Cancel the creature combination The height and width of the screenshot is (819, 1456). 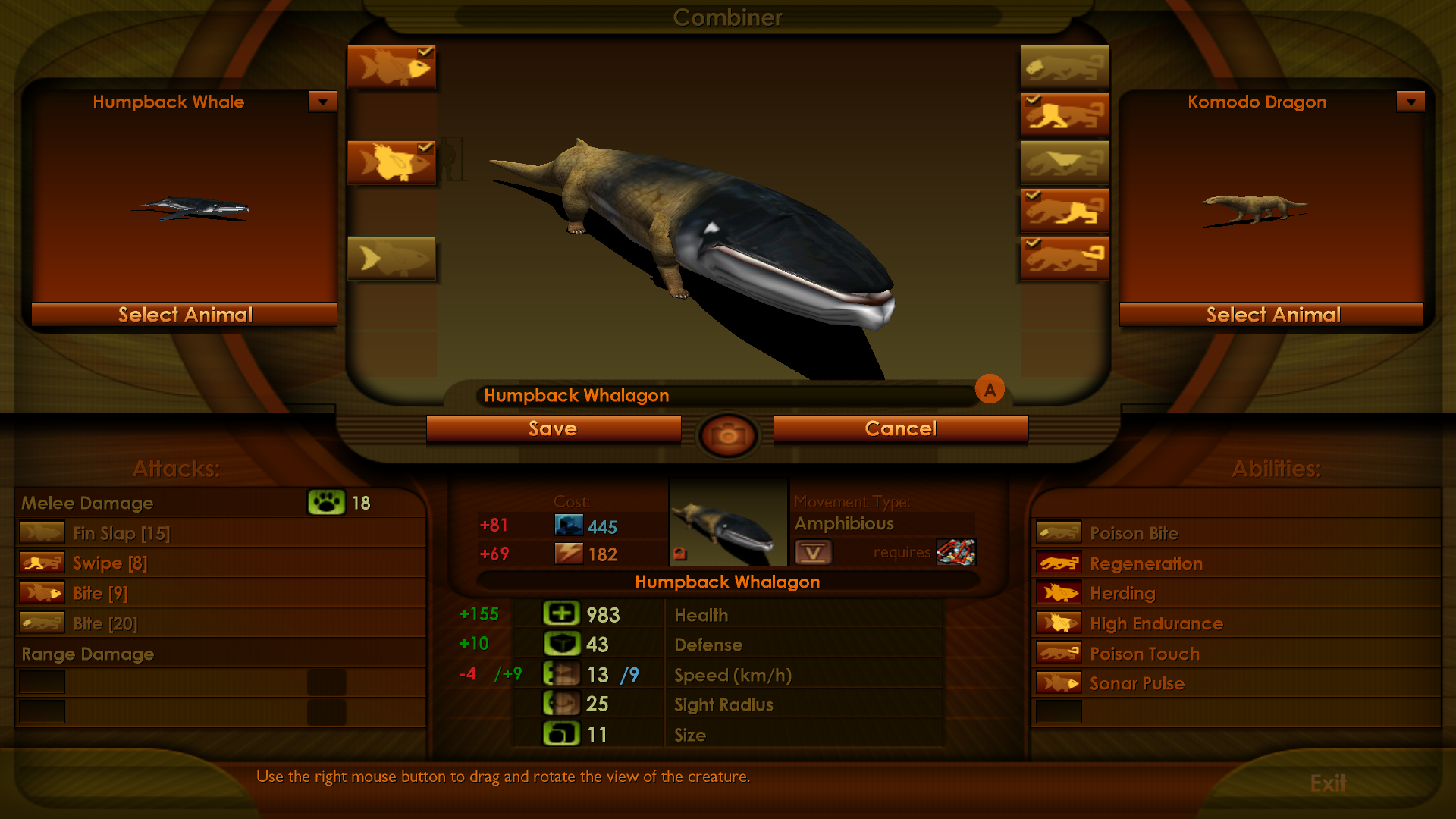click(x=900, y=428)
